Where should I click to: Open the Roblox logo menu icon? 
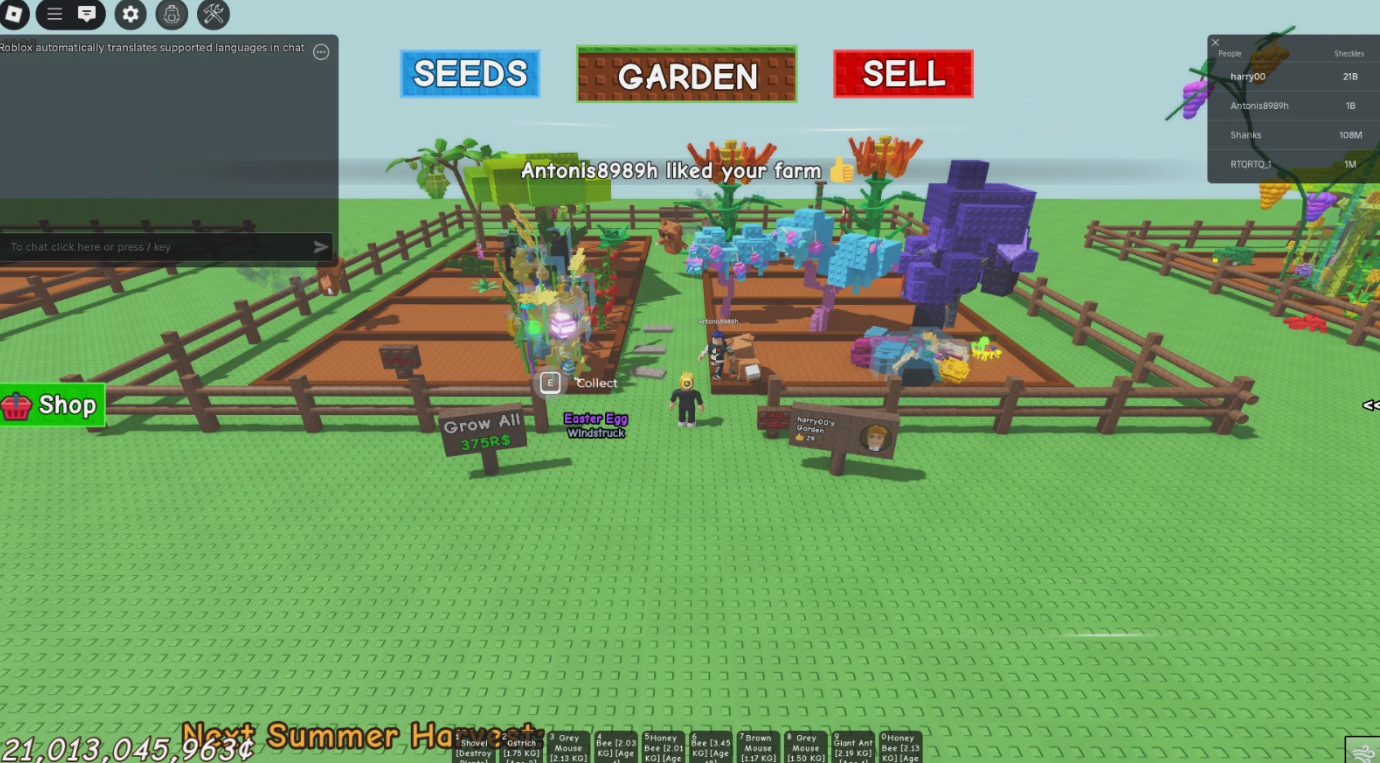(x=14, y=15)
